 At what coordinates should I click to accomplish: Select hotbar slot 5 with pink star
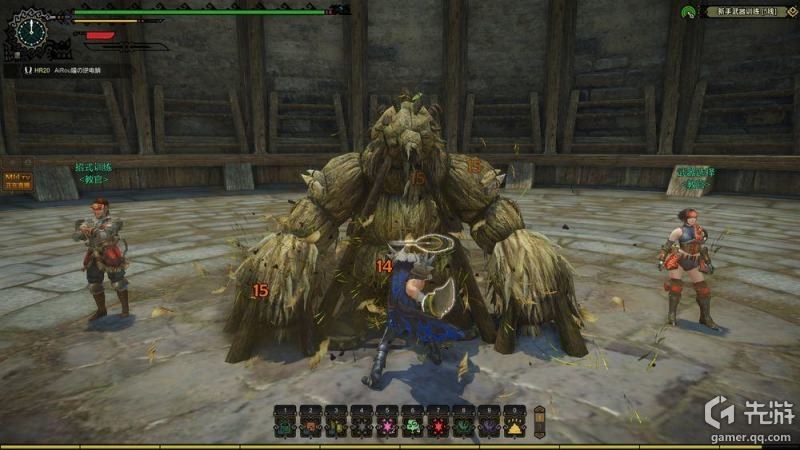387,427
